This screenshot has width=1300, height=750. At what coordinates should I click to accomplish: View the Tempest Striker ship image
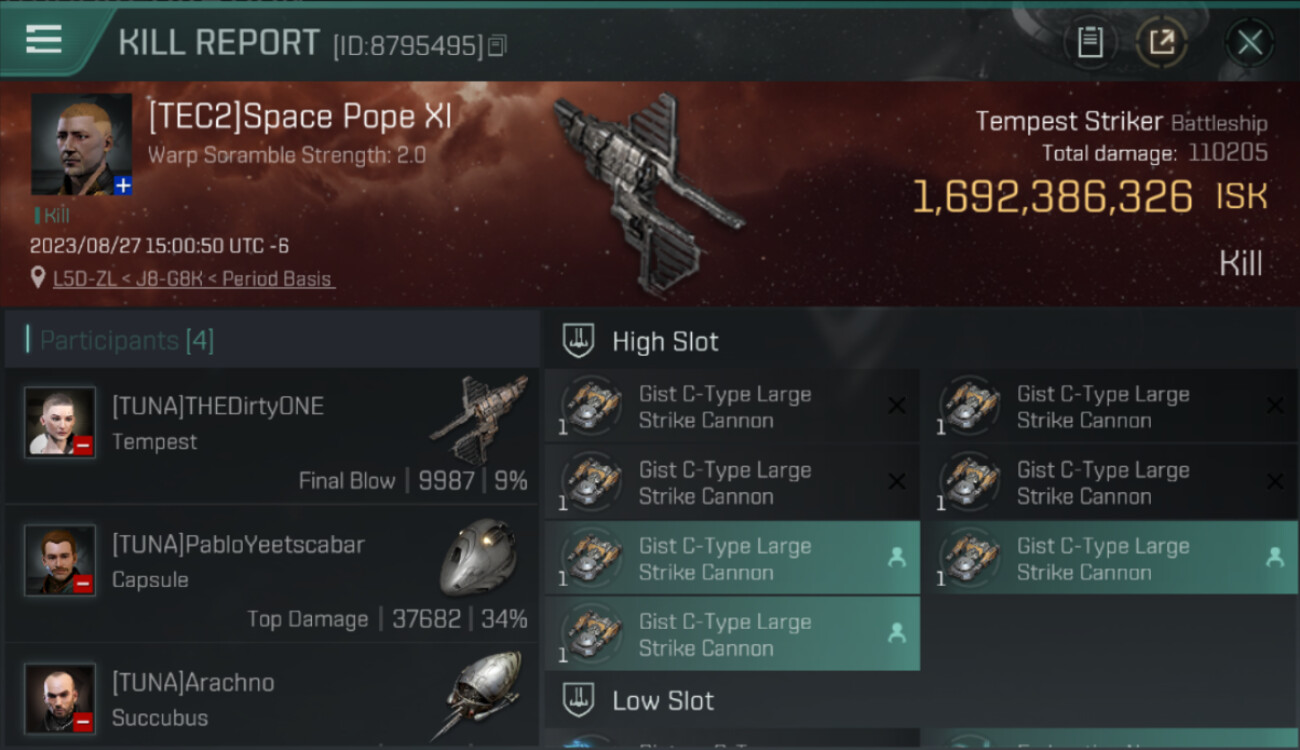(x=649, y=194)
